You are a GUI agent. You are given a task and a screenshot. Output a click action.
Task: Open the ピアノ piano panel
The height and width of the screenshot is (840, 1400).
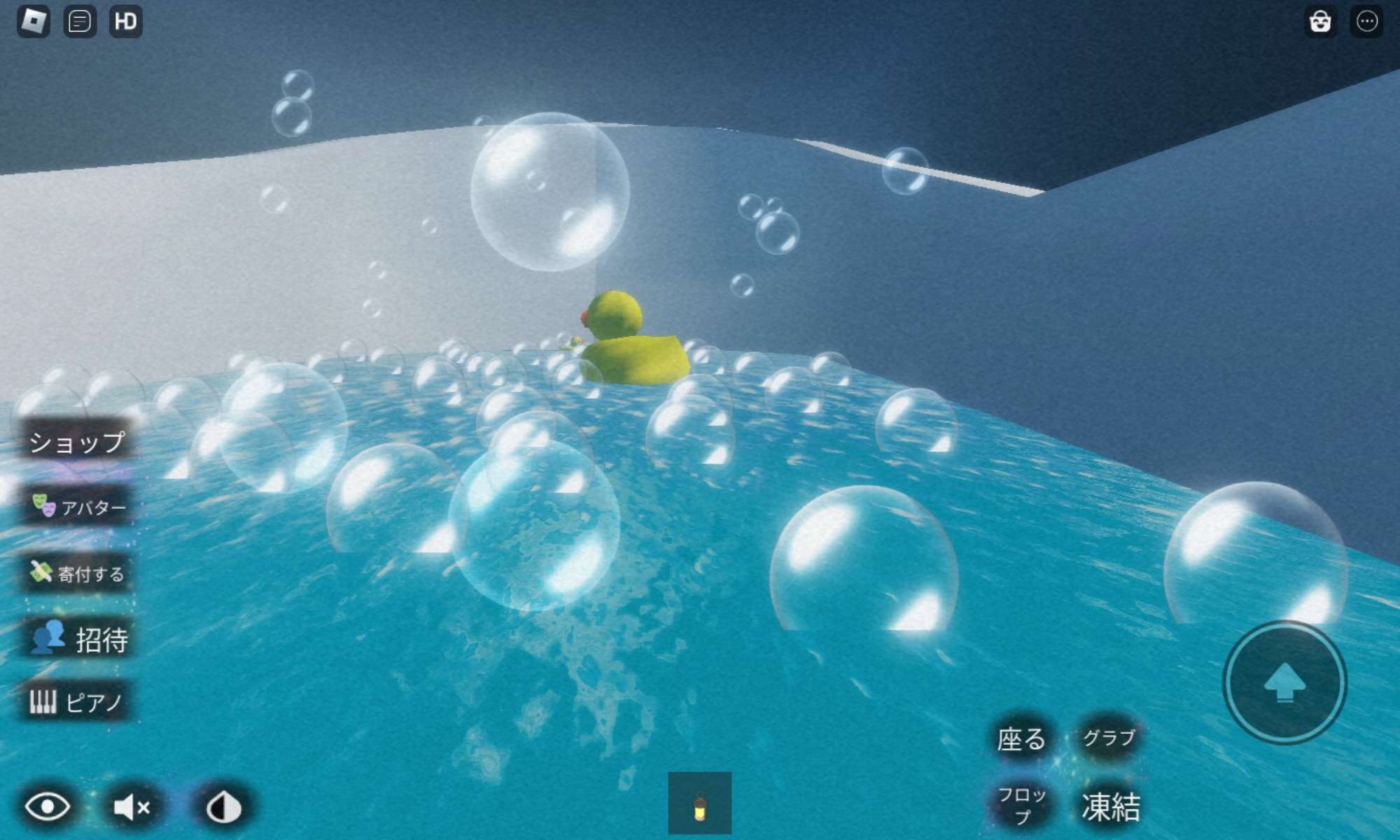tap(76, 701)
